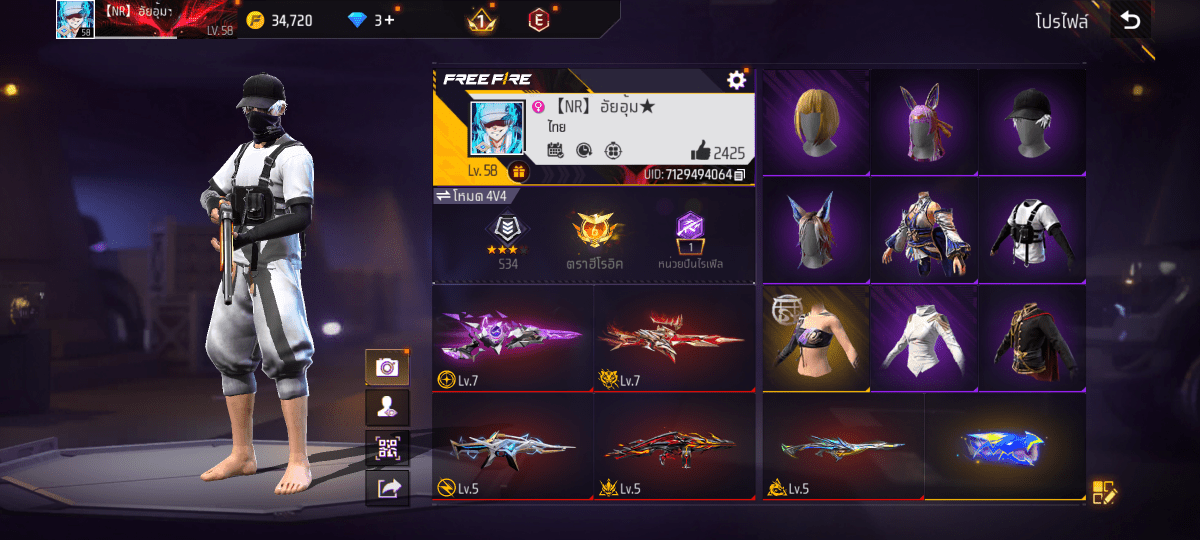Go back using the return arrow button
This screenshot has width=1200, height=540.
(x=1130, y=21)
